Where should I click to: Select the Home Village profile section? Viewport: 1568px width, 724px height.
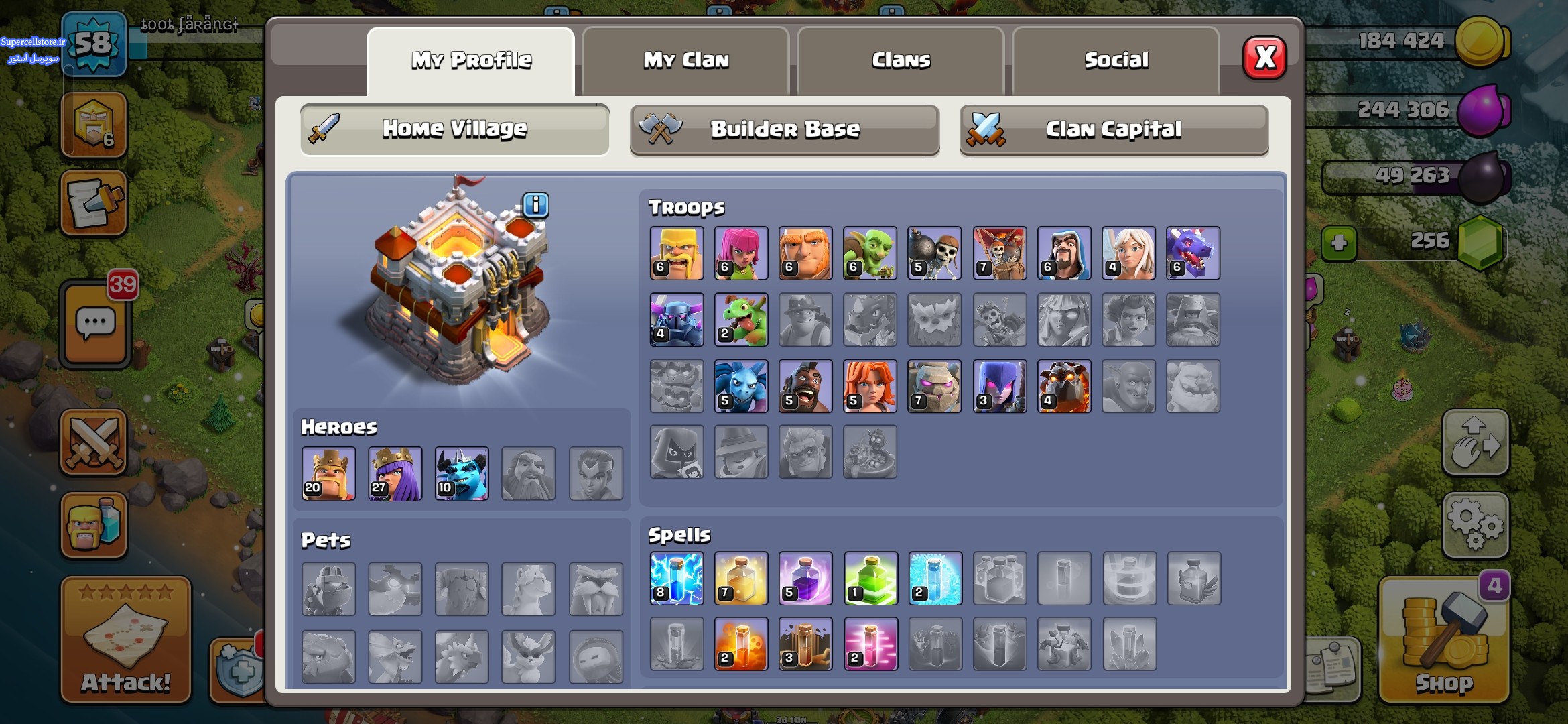coord(454,129)
